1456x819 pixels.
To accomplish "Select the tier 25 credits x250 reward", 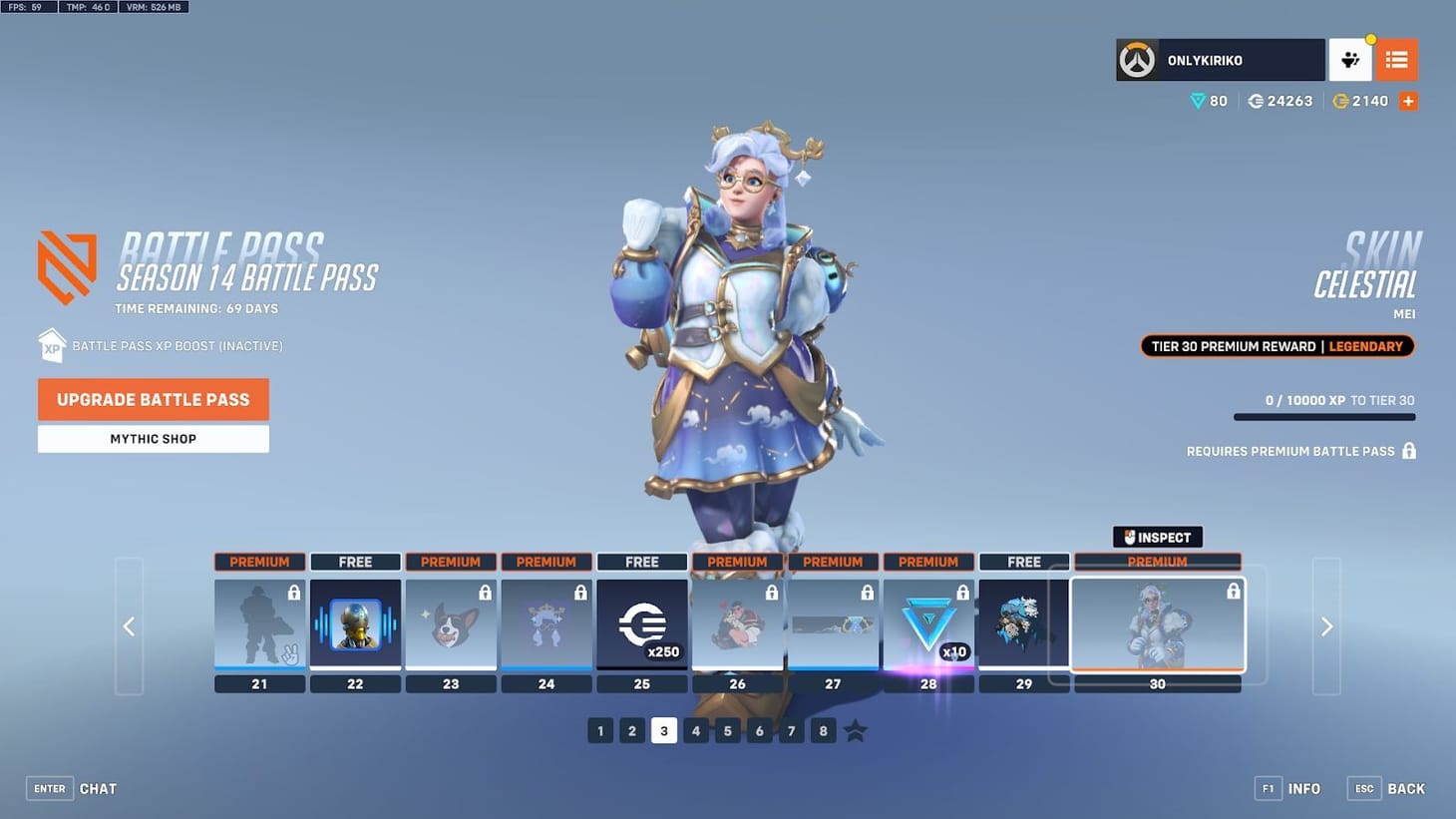I will point(641,623).
